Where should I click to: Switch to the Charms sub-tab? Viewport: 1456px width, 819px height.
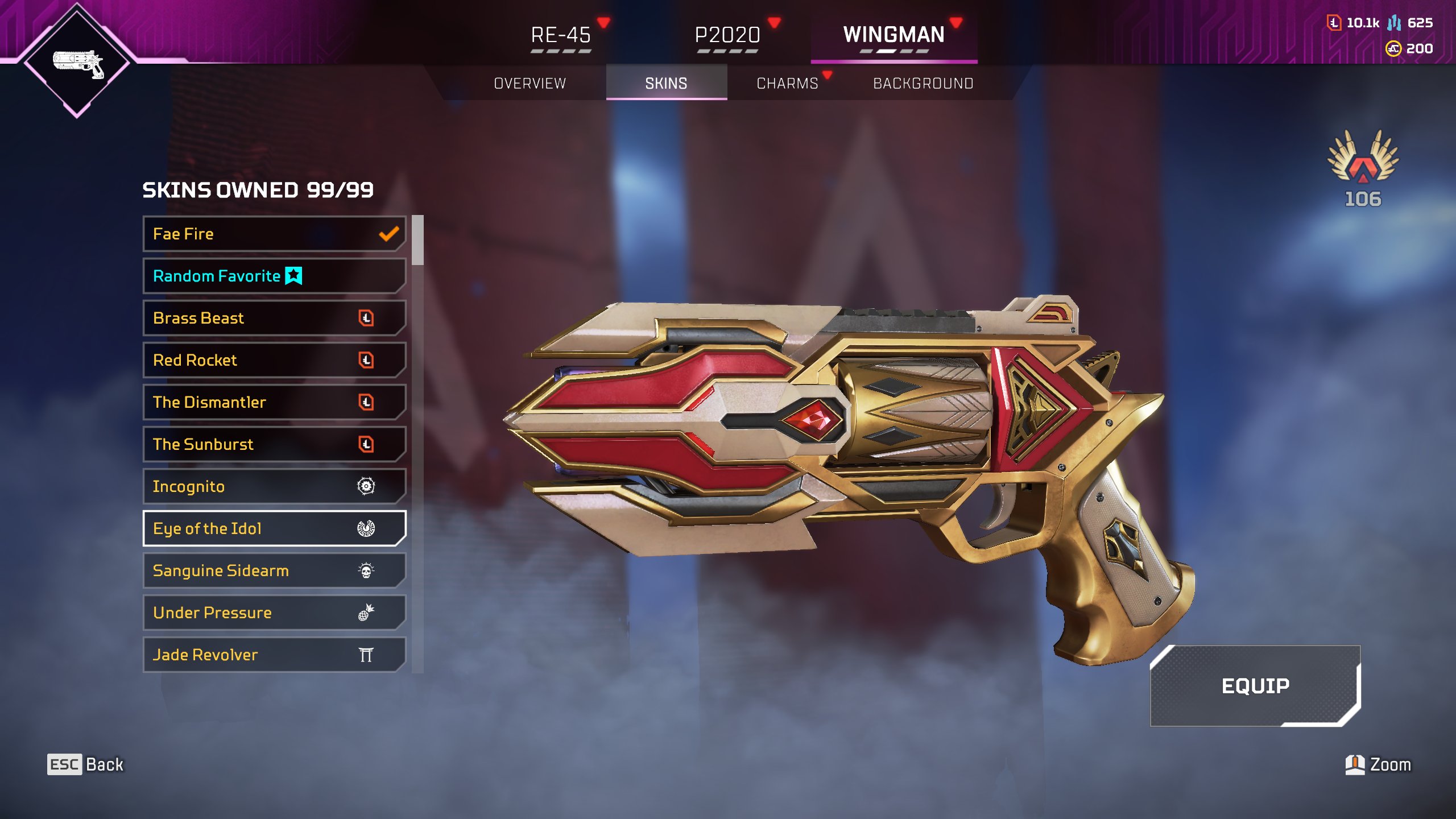(787, 84)
